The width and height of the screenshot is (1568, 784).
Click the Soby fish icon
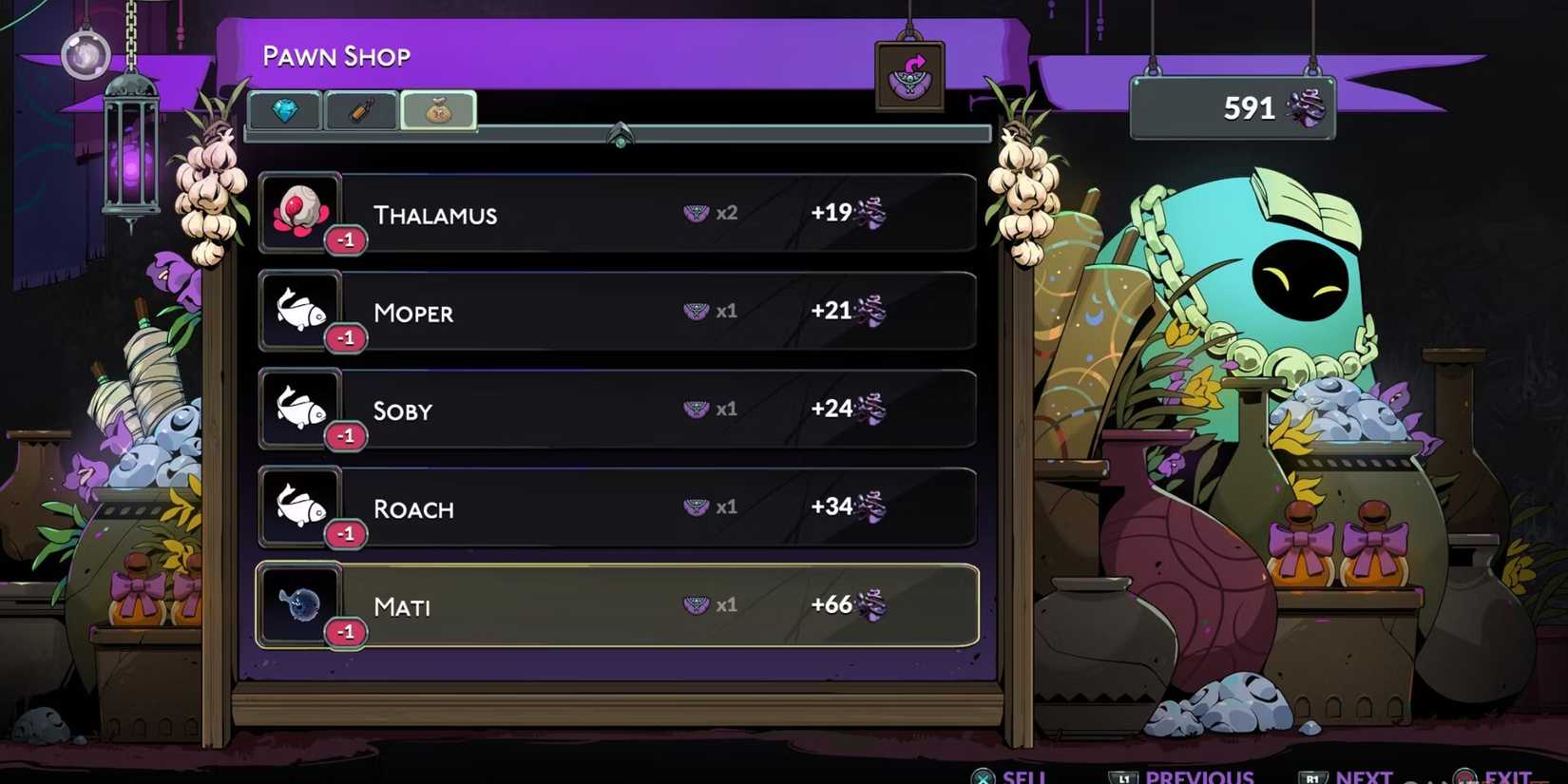point(300,408)
